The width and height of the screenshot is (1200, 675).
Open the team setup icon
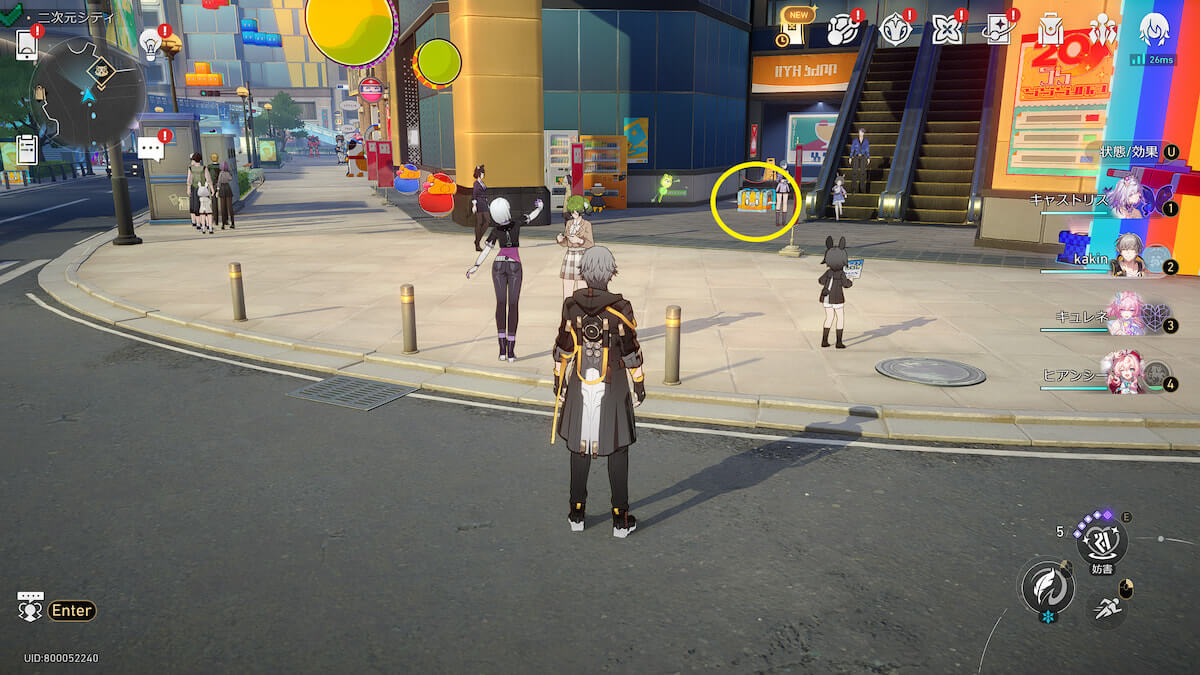(x=1101, y=30)
